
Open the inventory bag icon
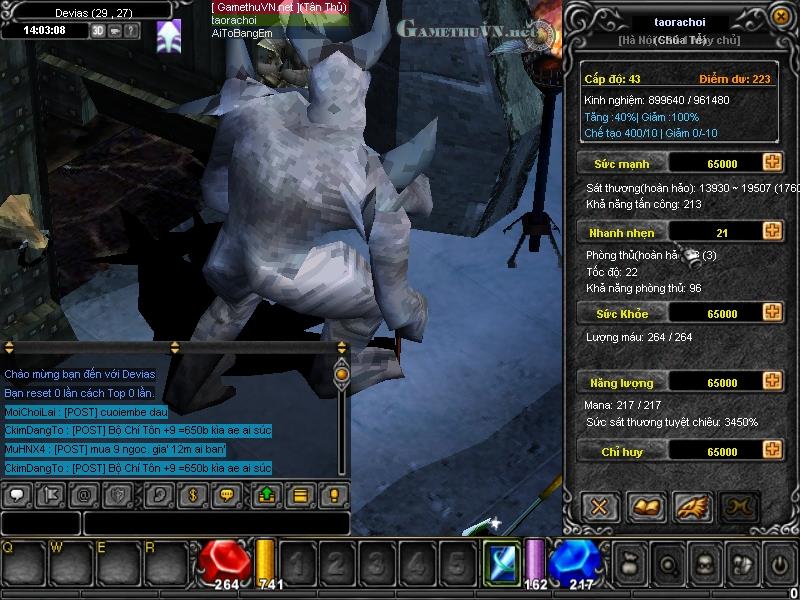(x=631, y=564)
